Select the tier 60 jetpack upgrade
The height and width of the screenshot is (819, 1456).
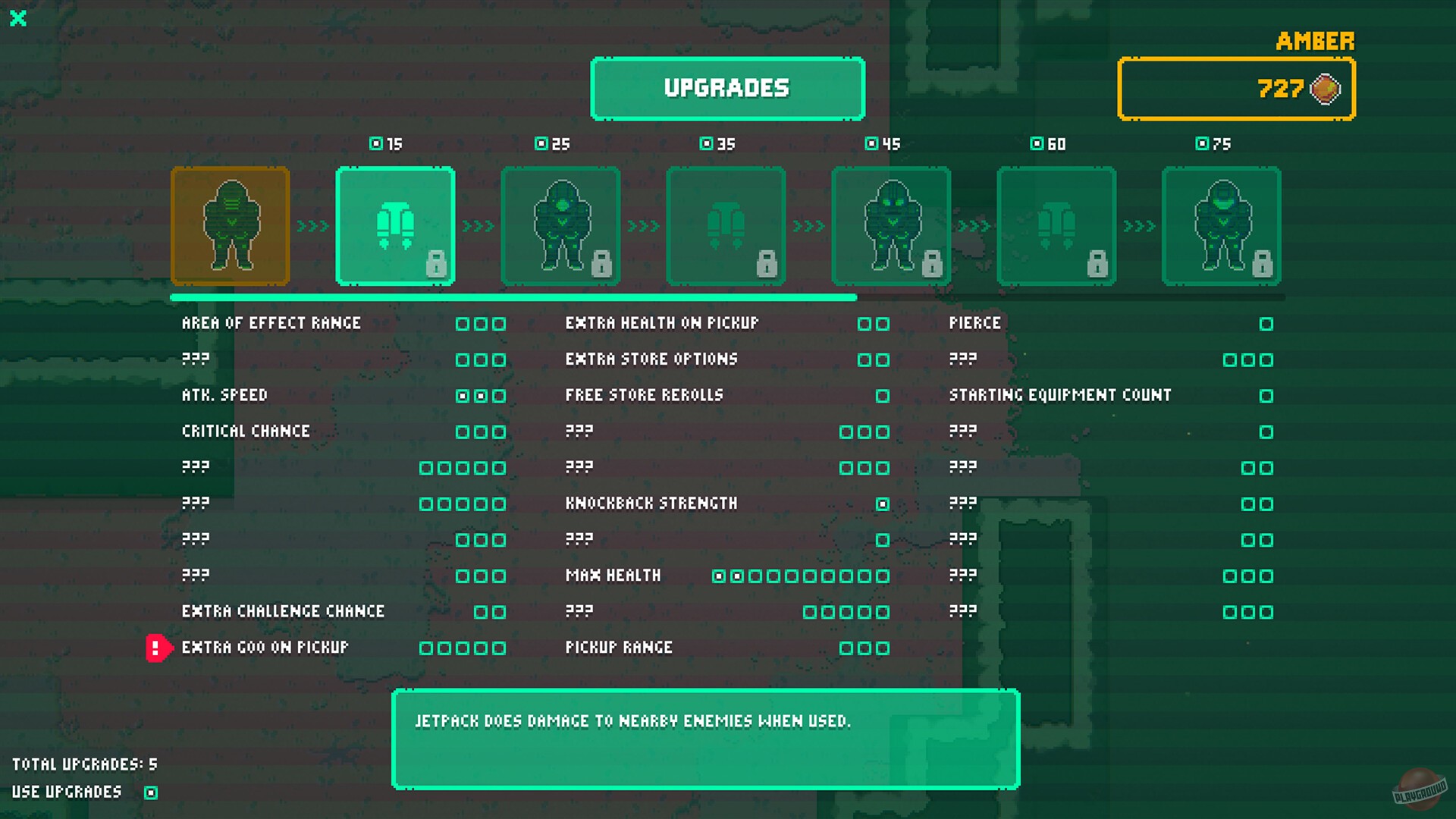(x=1056, y=226)
